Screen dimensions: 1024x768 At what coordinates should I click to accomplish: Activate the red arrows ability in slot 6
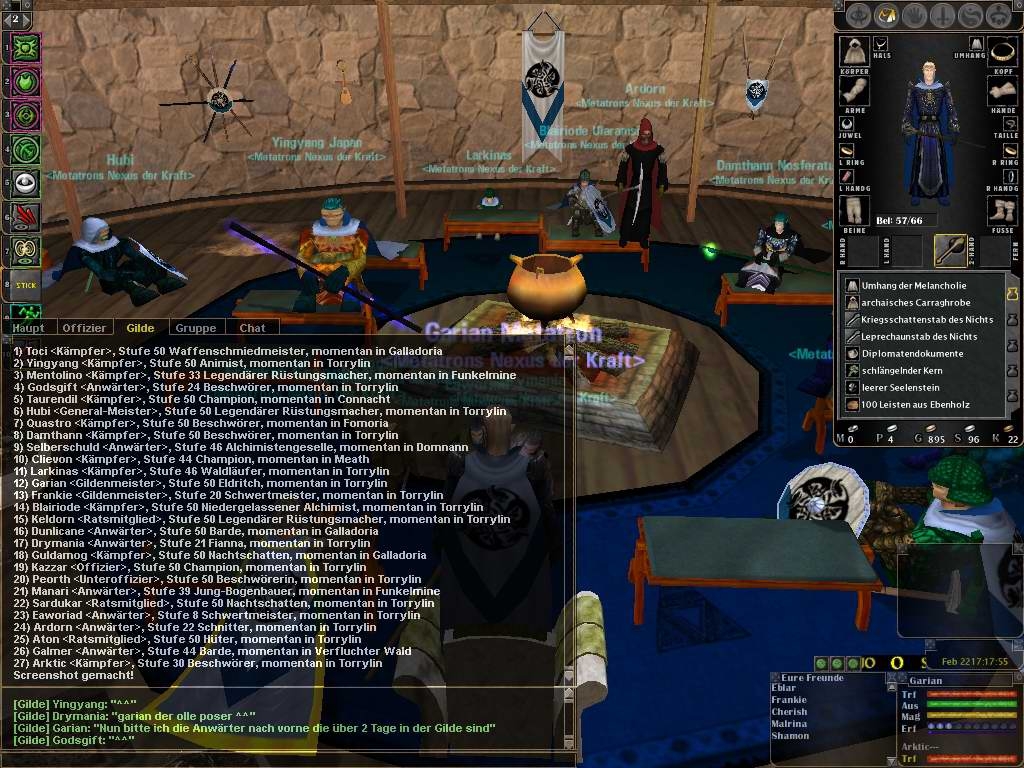click(x=25, y=216)
